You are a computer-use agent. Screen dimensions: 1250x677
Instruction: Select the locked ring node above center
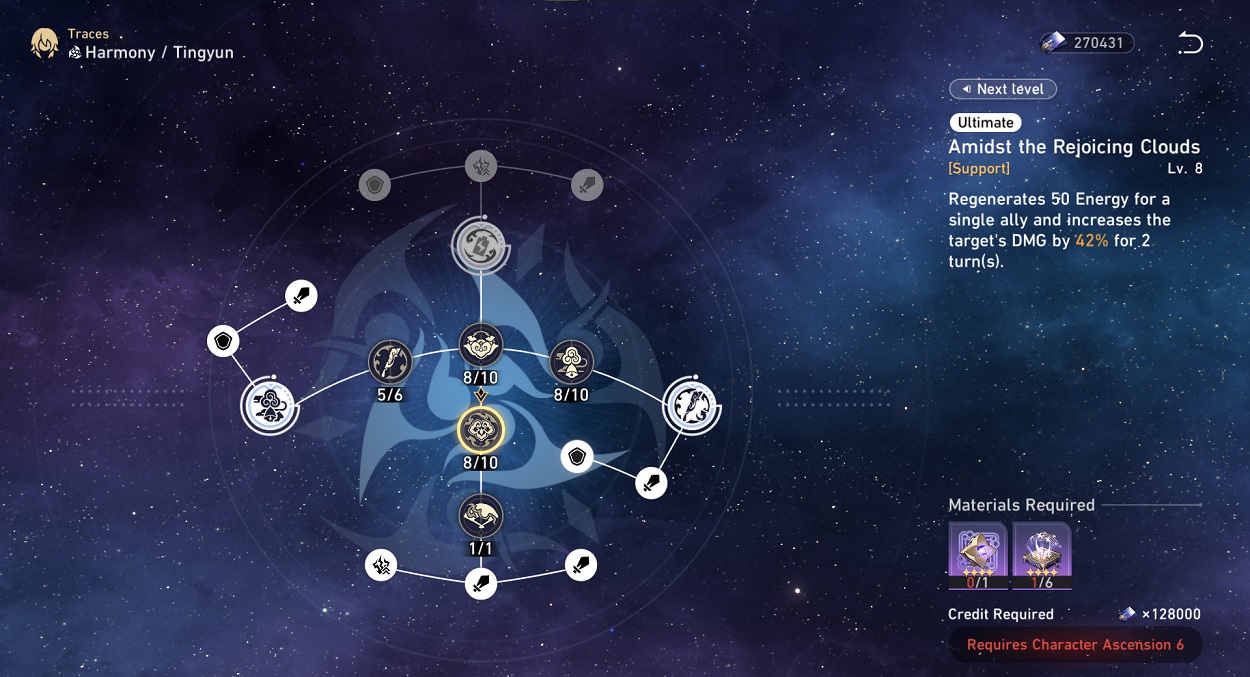(x=481, y=243)
